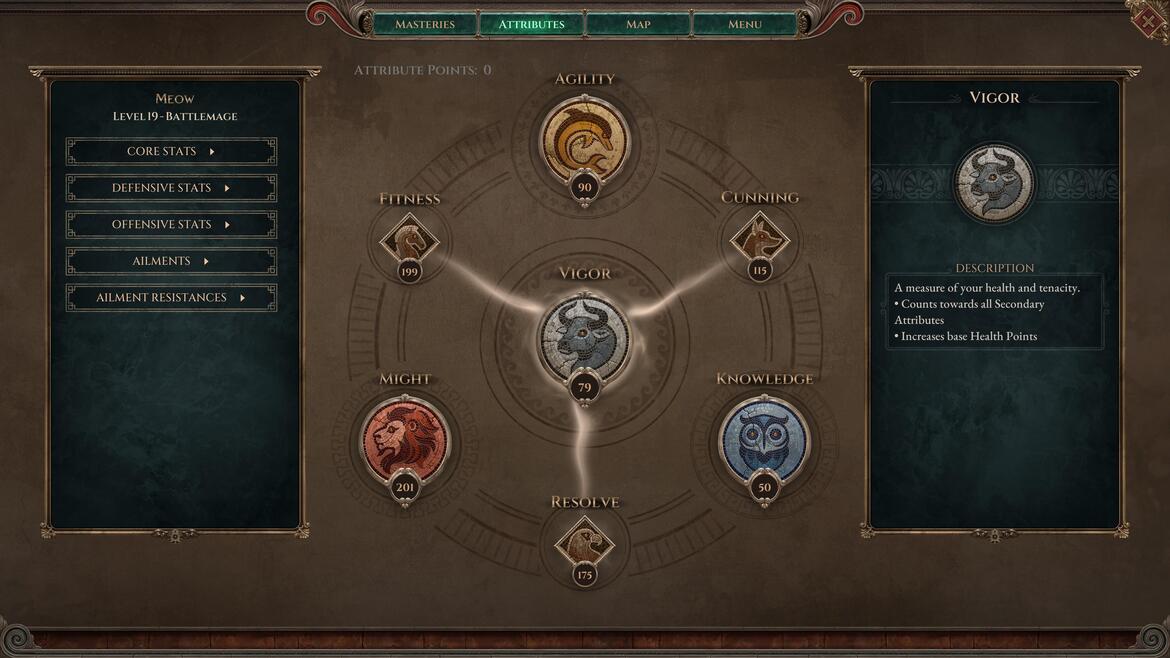The image size is (1170, 658).
Task: Open the Ailment Resistances section
Action: coord(171,298)
